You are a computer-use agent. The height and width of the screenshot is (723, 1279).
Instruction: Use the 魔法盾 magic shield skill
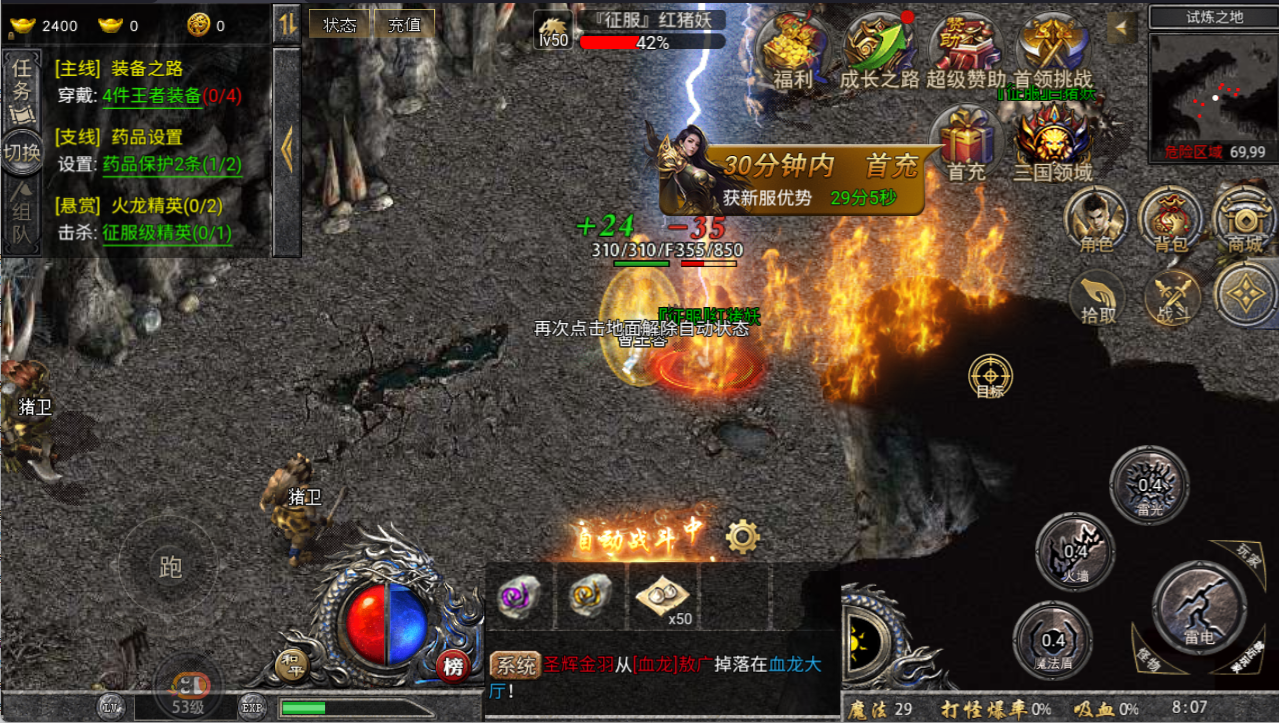[1053, 640]
